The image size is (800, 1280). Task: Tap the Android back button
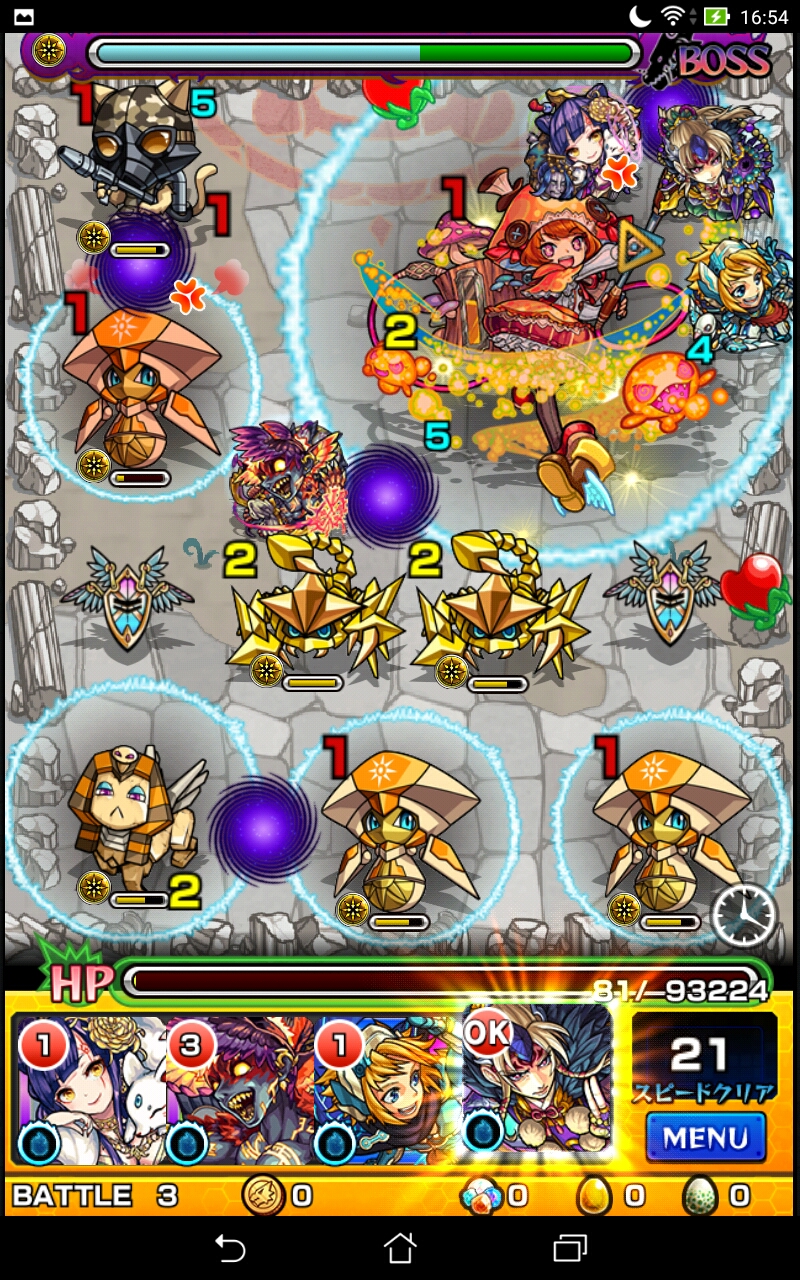230,1247
